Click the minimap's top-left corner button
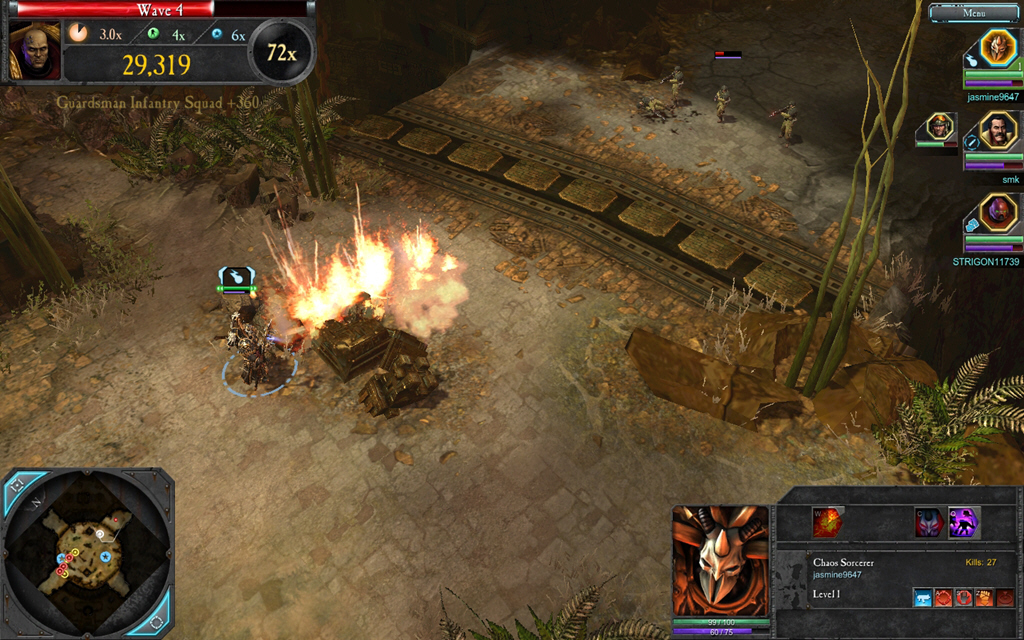This screenshot has height=640, width=1024. click(17, 485)
